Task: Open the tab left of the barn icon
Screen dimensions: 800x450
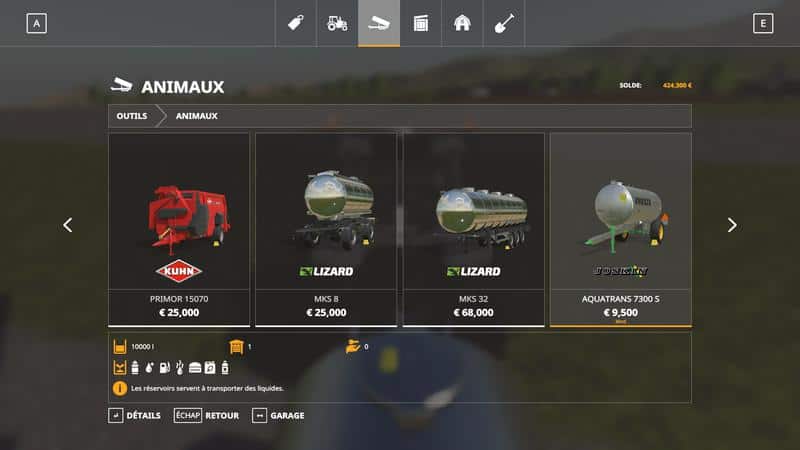Action: coord(421,23)
